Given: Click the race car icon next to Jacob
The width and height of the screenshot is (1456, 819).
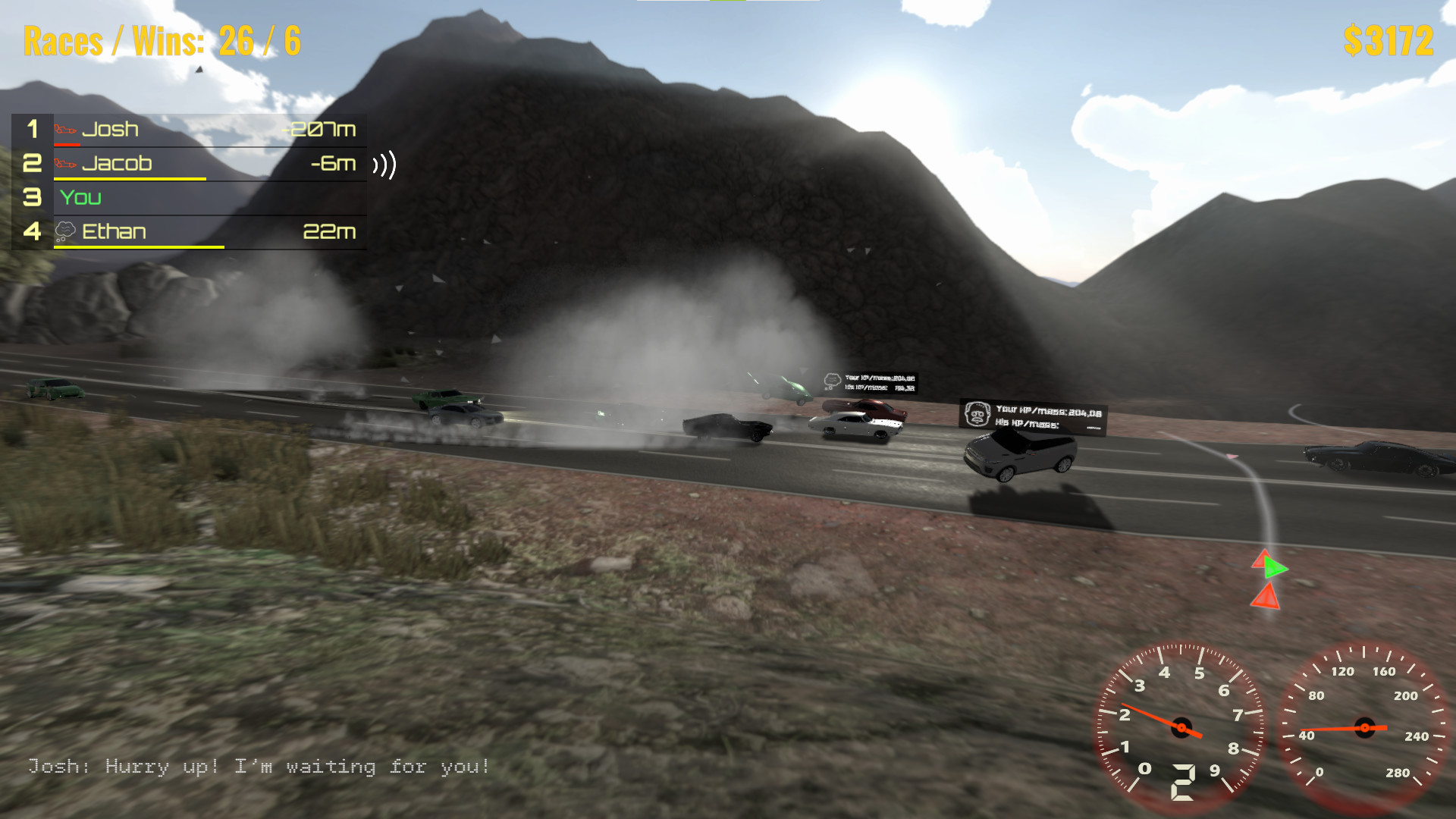Looking at the screenshot, I should (x=64, y=163).
